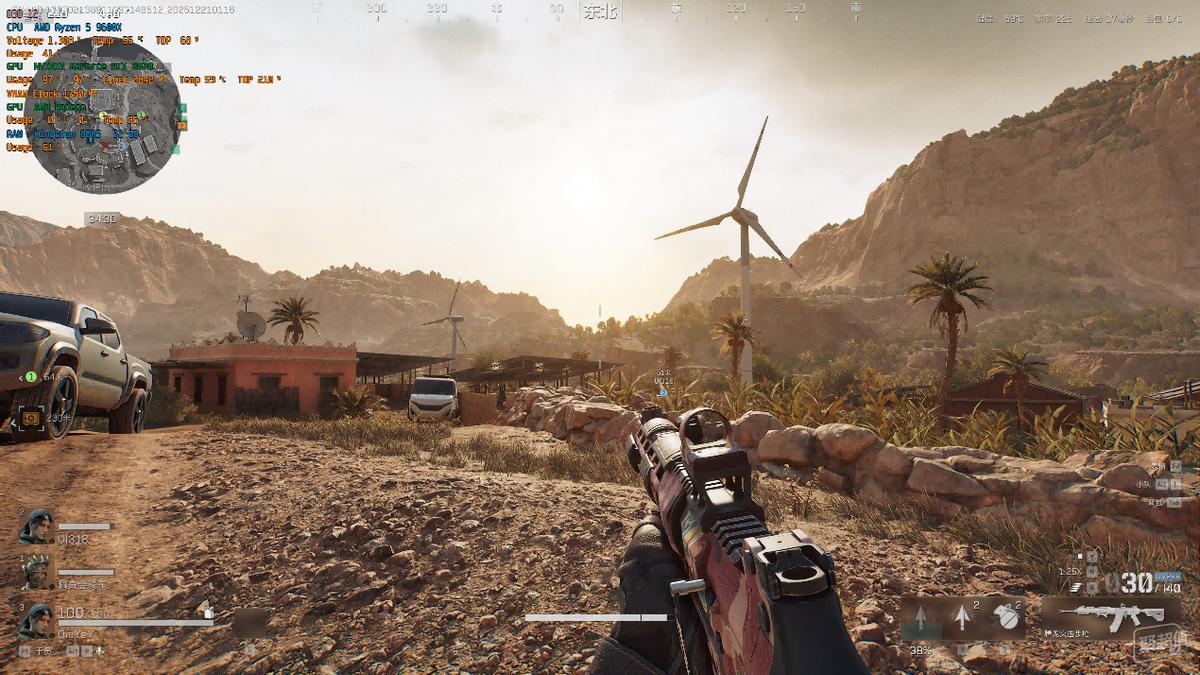
Task: Select the wreath-helmet teammate portrait
Action: (x=36, y=573)
